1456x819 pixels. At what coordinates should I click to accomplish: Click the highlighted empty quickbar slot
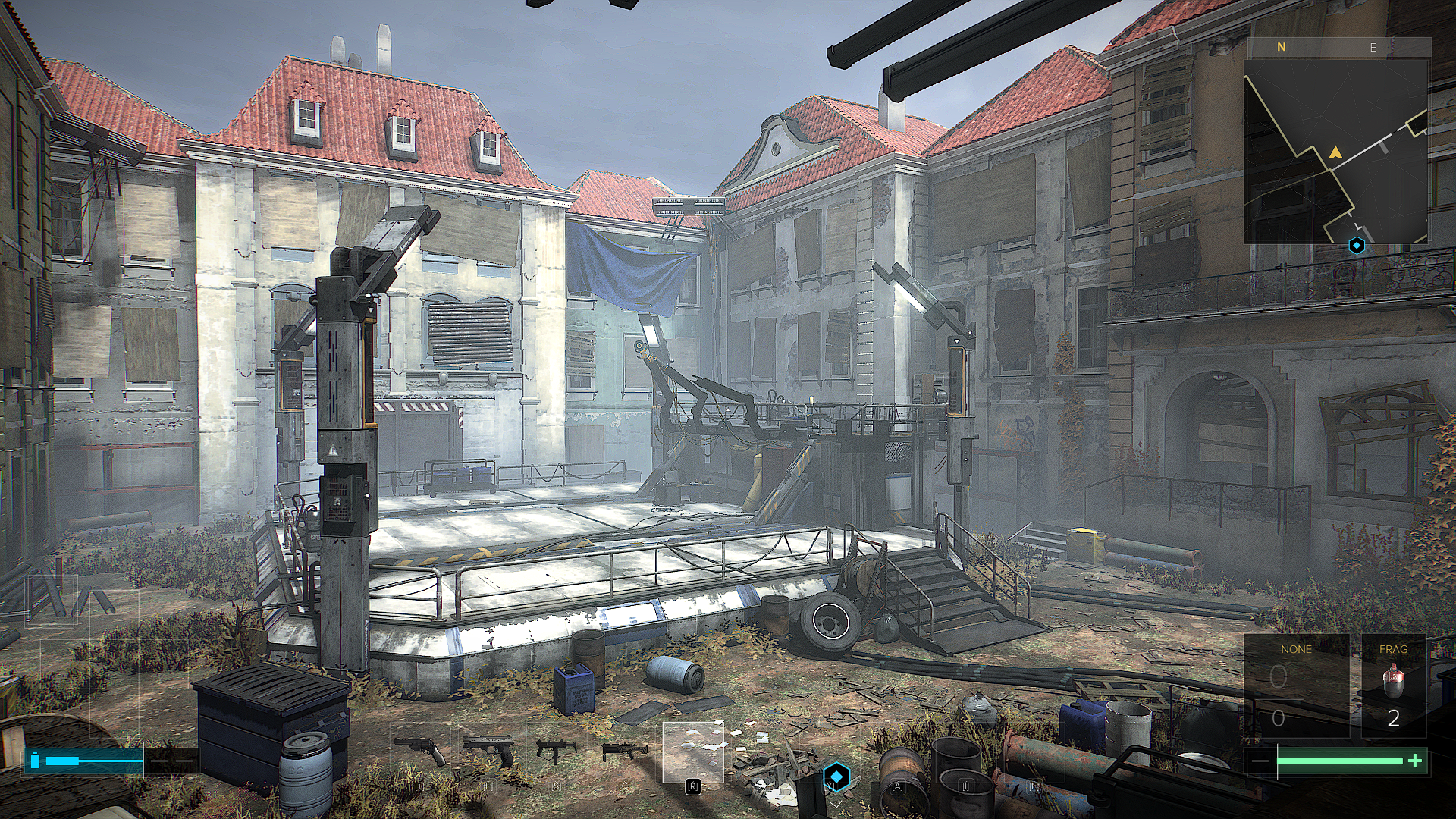692,752
